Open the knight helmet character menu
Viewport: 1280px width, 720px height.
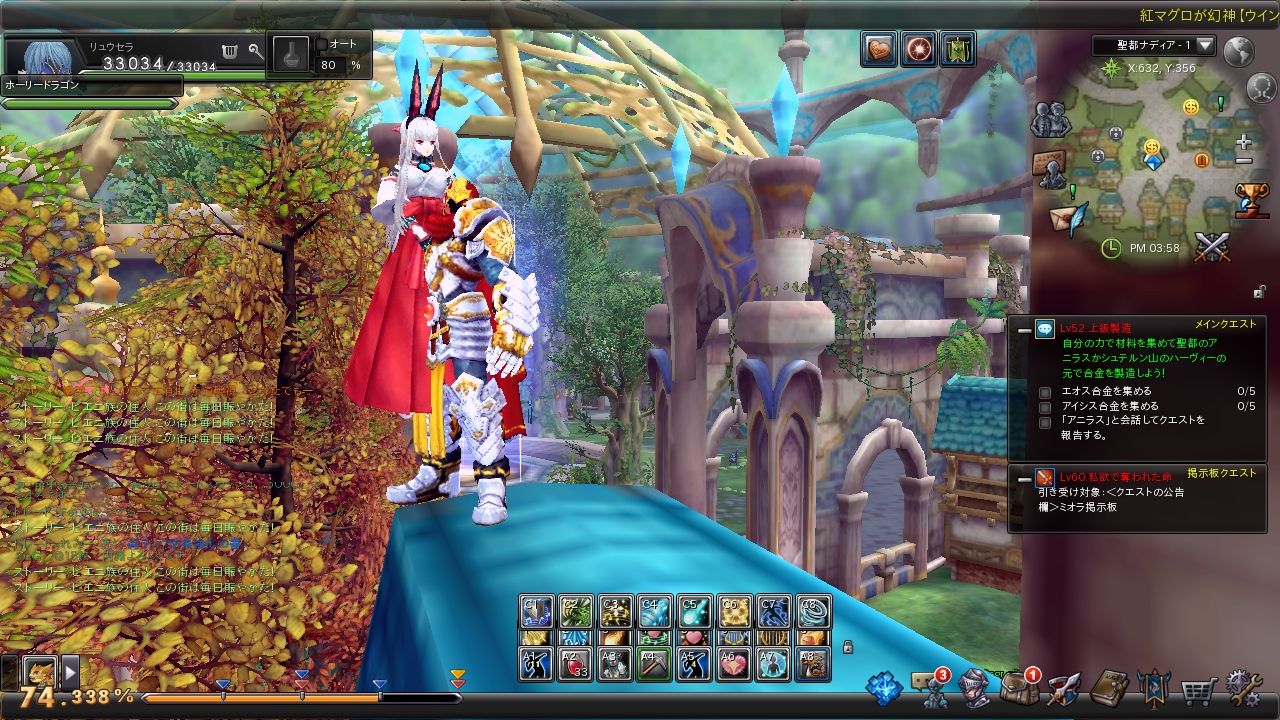(974, 689)
